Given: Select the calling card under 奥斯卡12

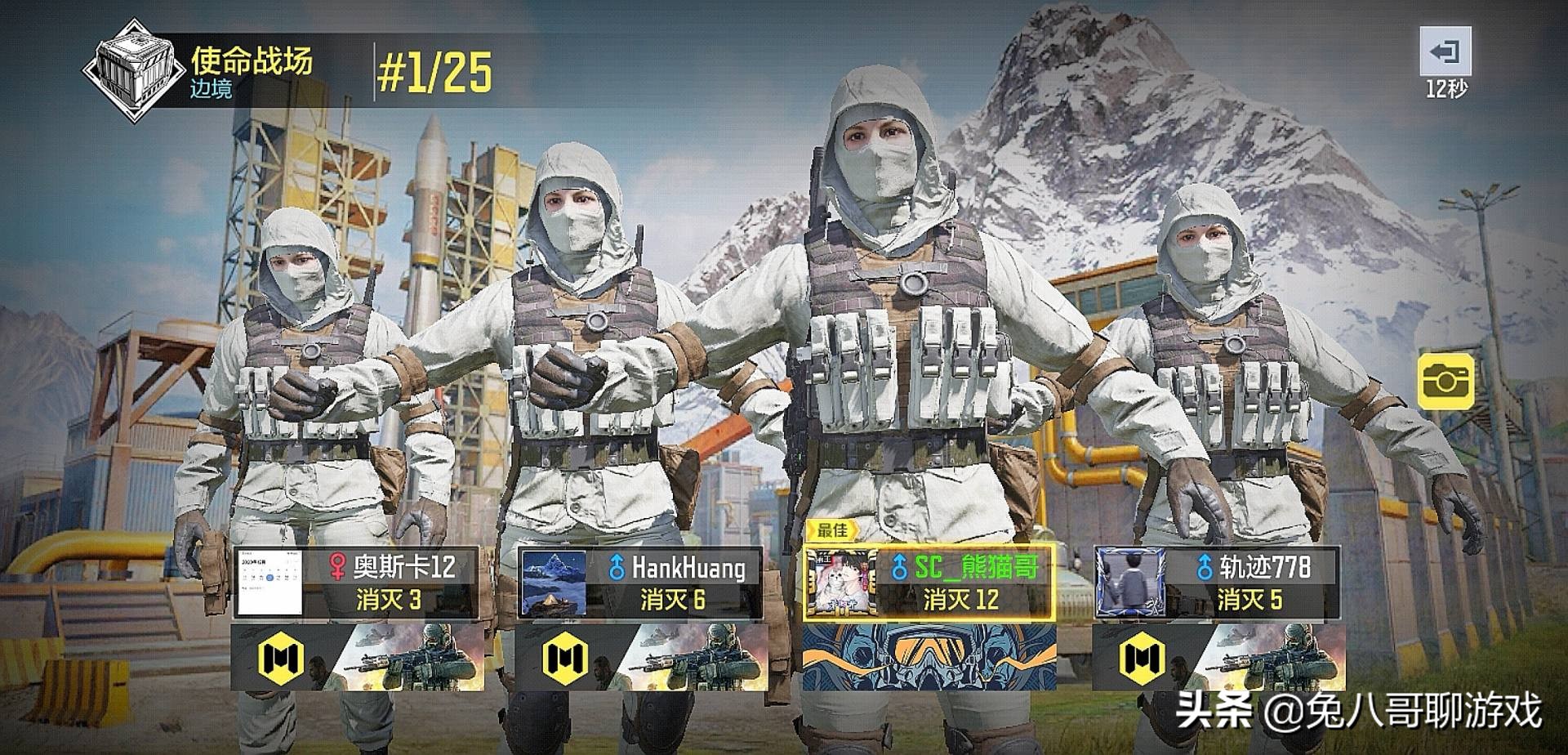Looking at the screenshot, I should tap(357, 656).
